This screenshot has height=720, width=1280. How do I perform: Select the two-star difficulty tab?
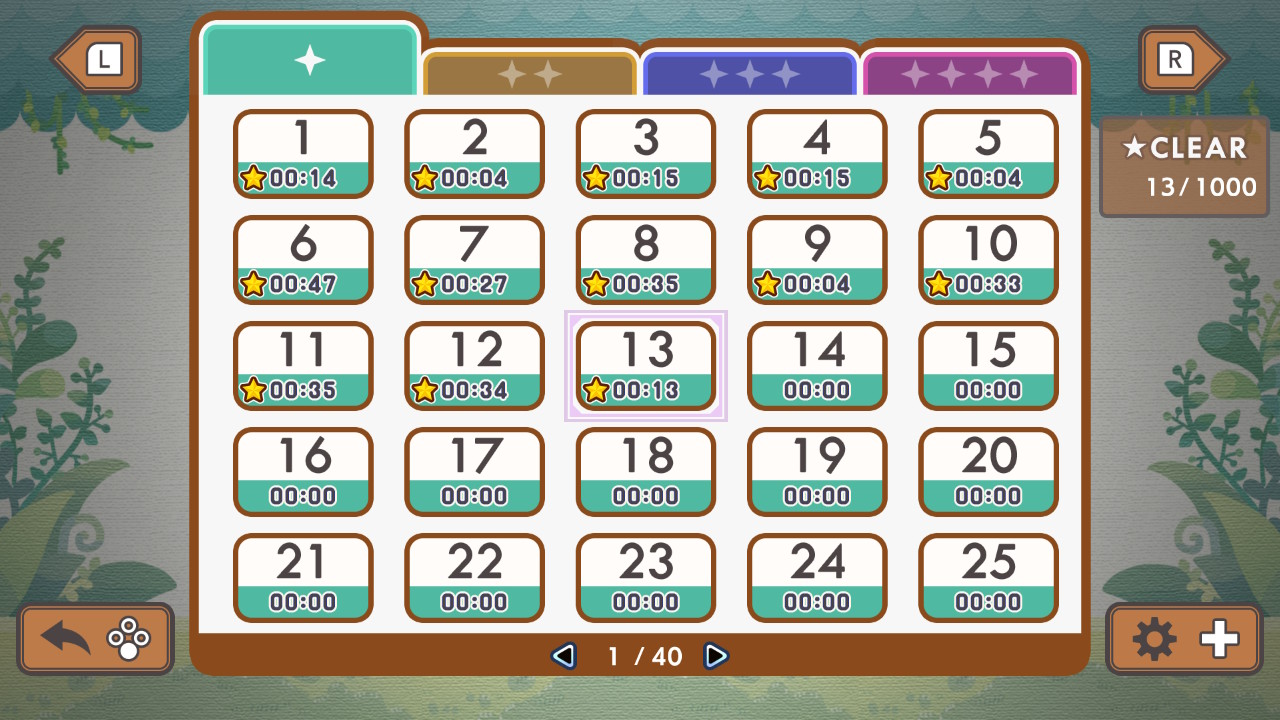(529, 70)
